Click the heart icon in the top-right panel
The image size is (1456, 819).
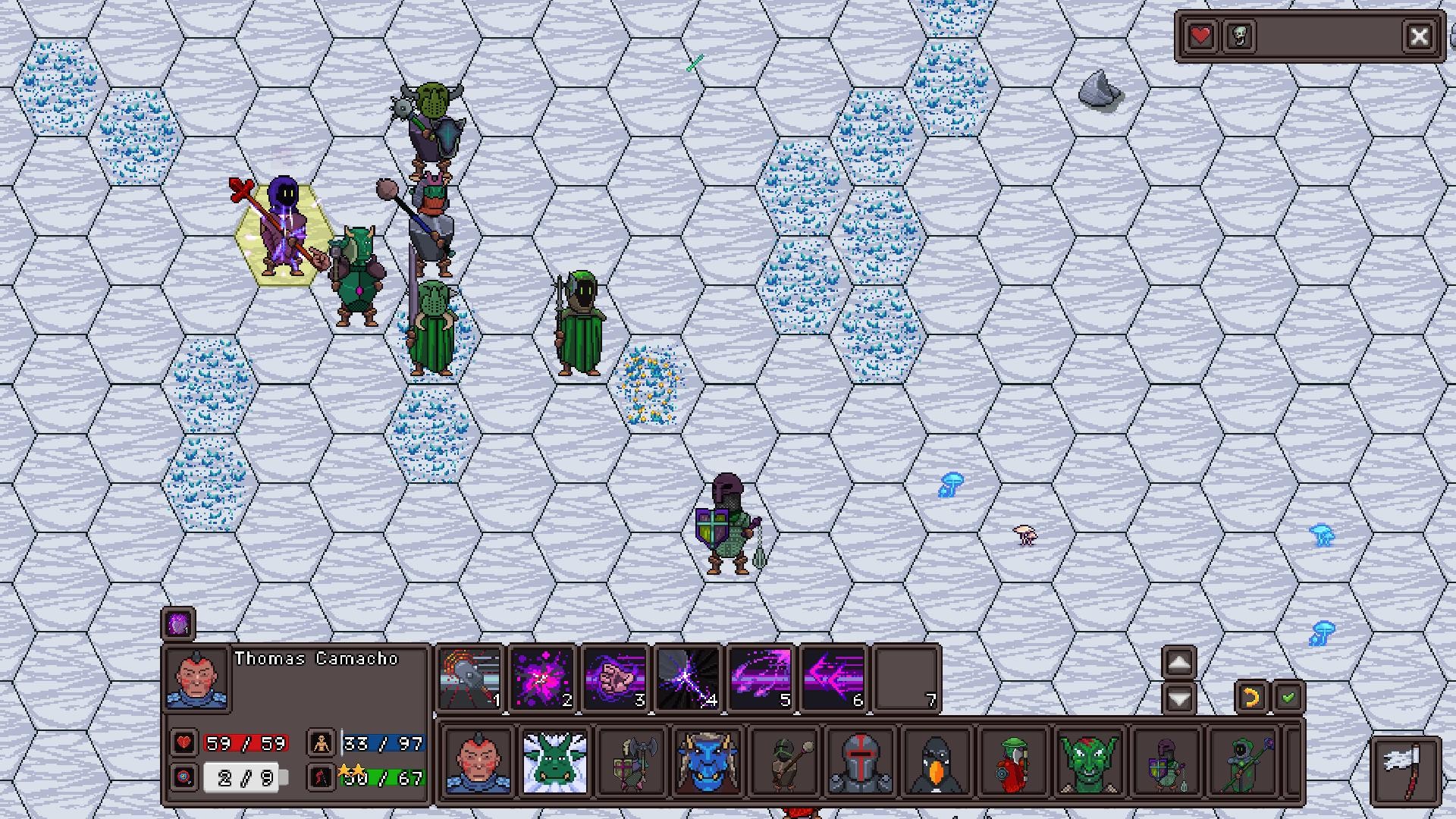click(x=1200, y=35)
